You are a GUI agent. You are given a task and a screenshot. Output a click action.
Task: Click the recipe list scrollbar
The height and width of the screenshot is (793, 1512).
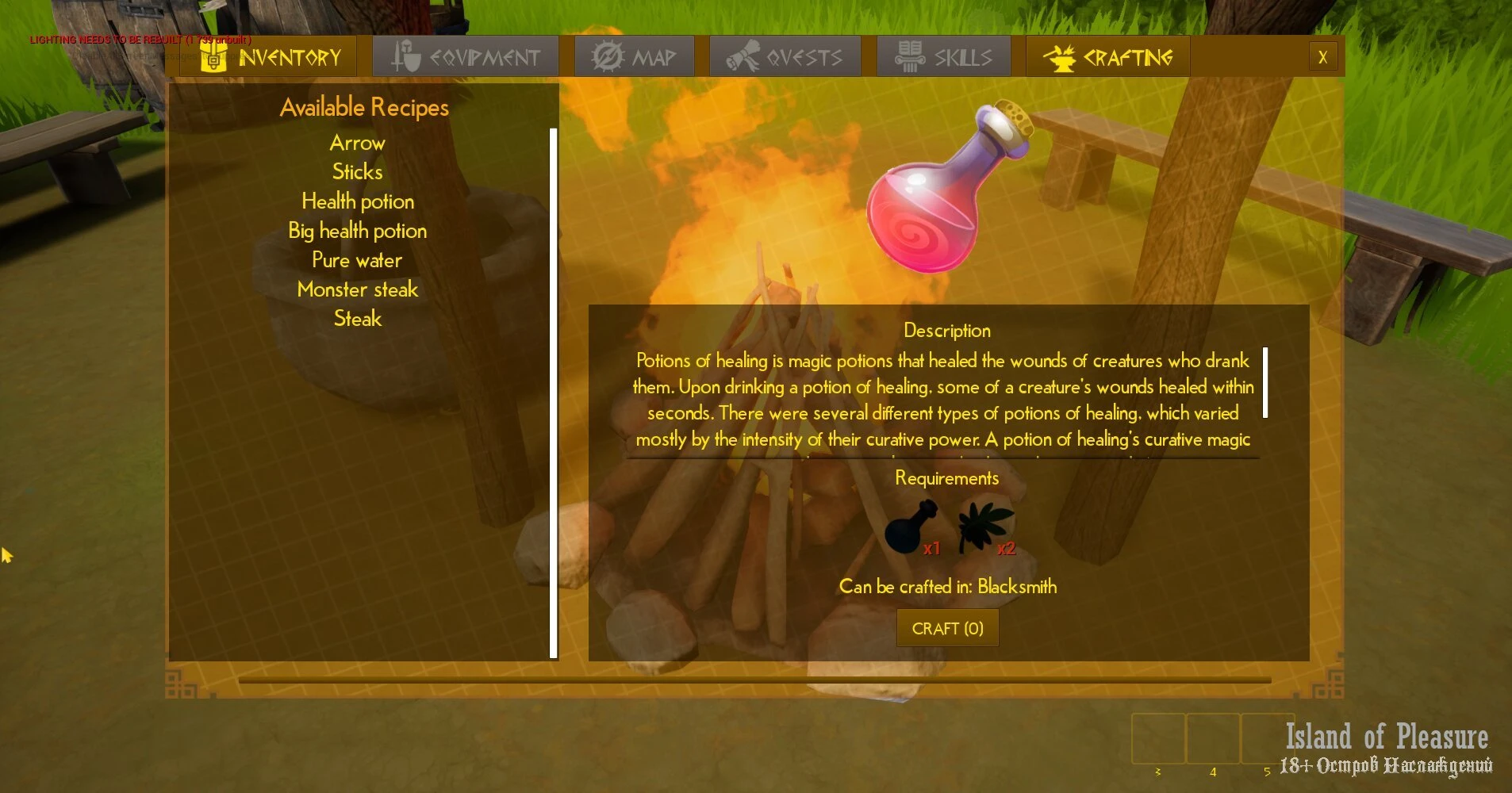click(553, 393)
